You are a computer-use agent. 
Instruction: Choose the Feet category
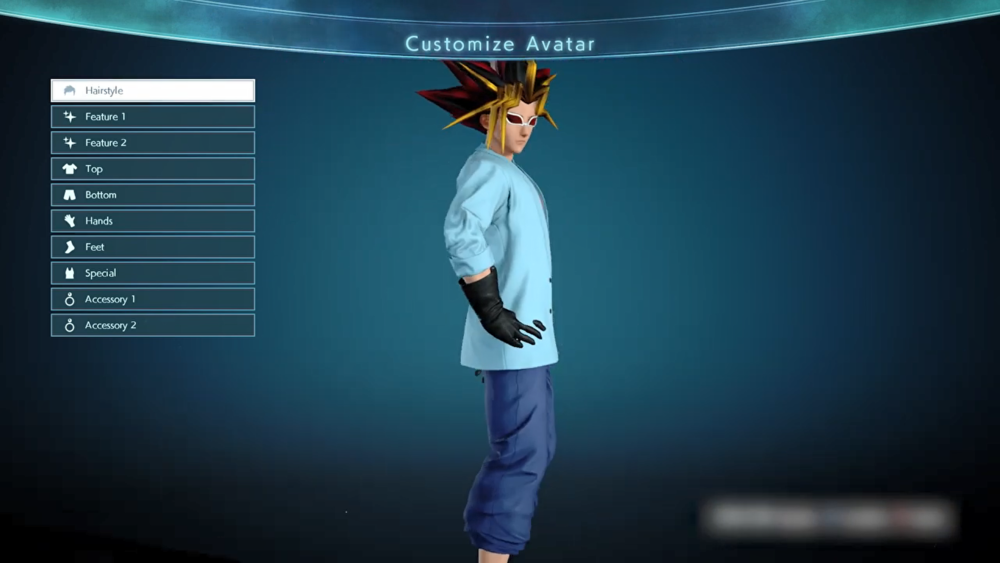tap(153, 247)
